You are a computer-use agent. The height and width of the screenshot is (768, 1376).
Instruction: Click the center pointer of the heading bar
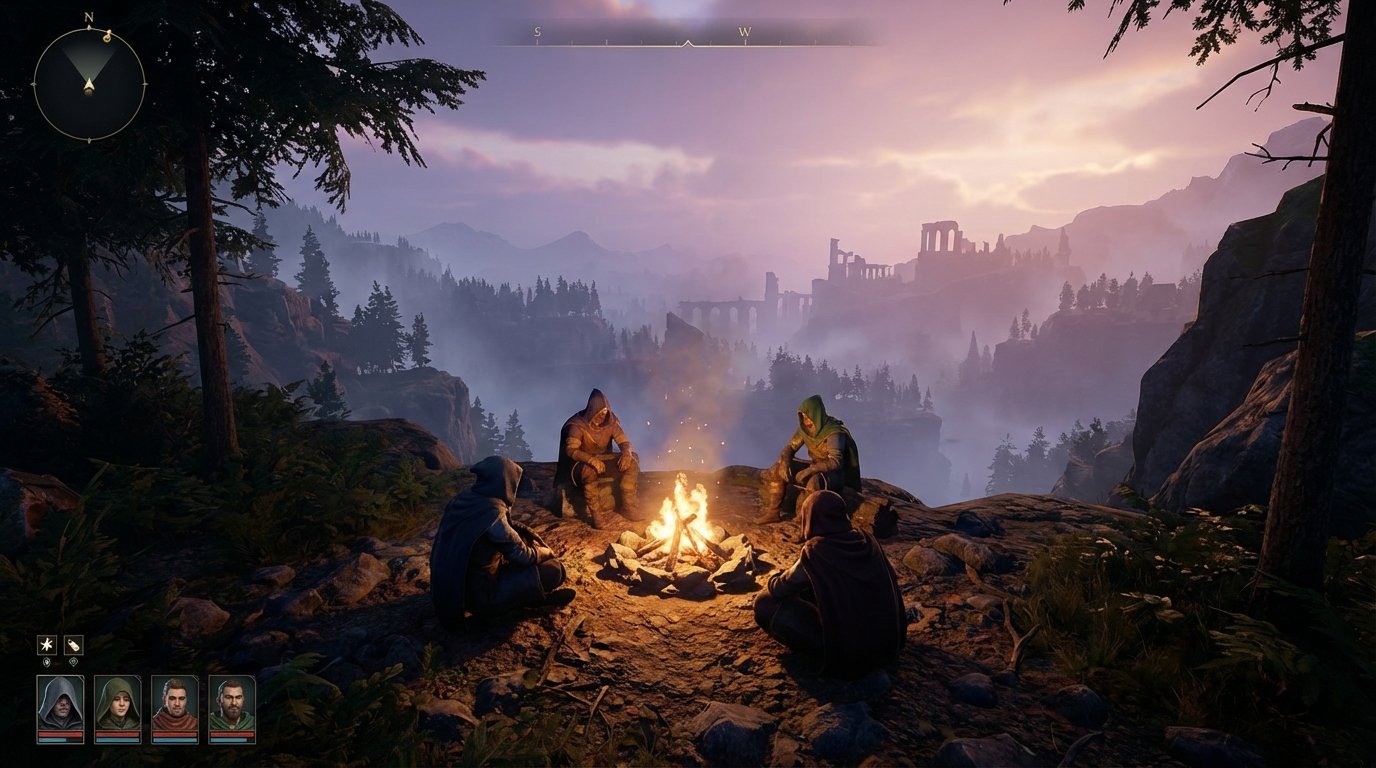(690, 42)
